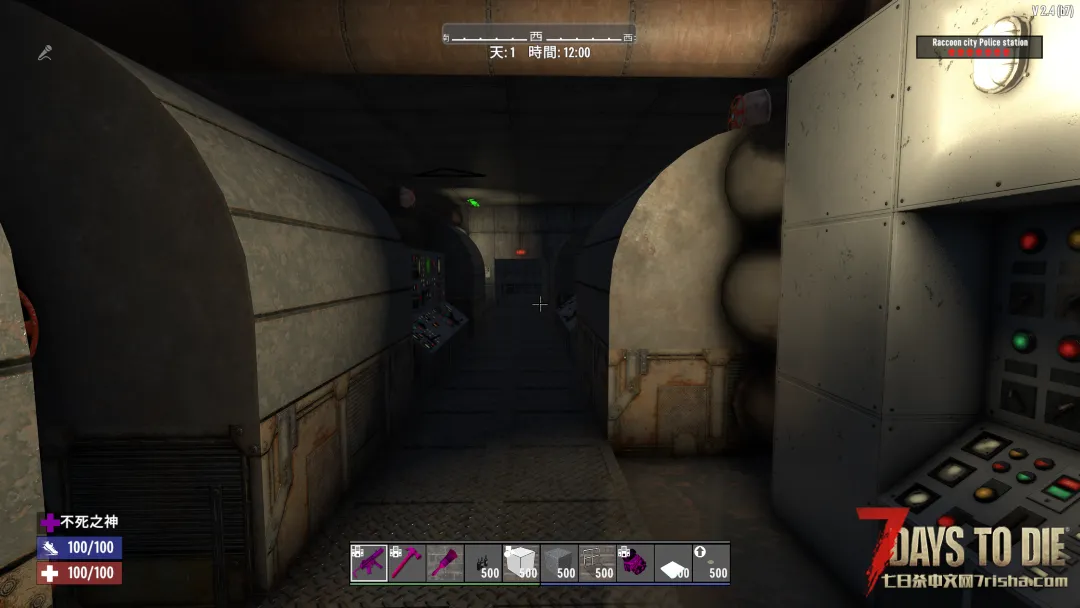Pick the white flat plate slot

click(x=673, y=563)
